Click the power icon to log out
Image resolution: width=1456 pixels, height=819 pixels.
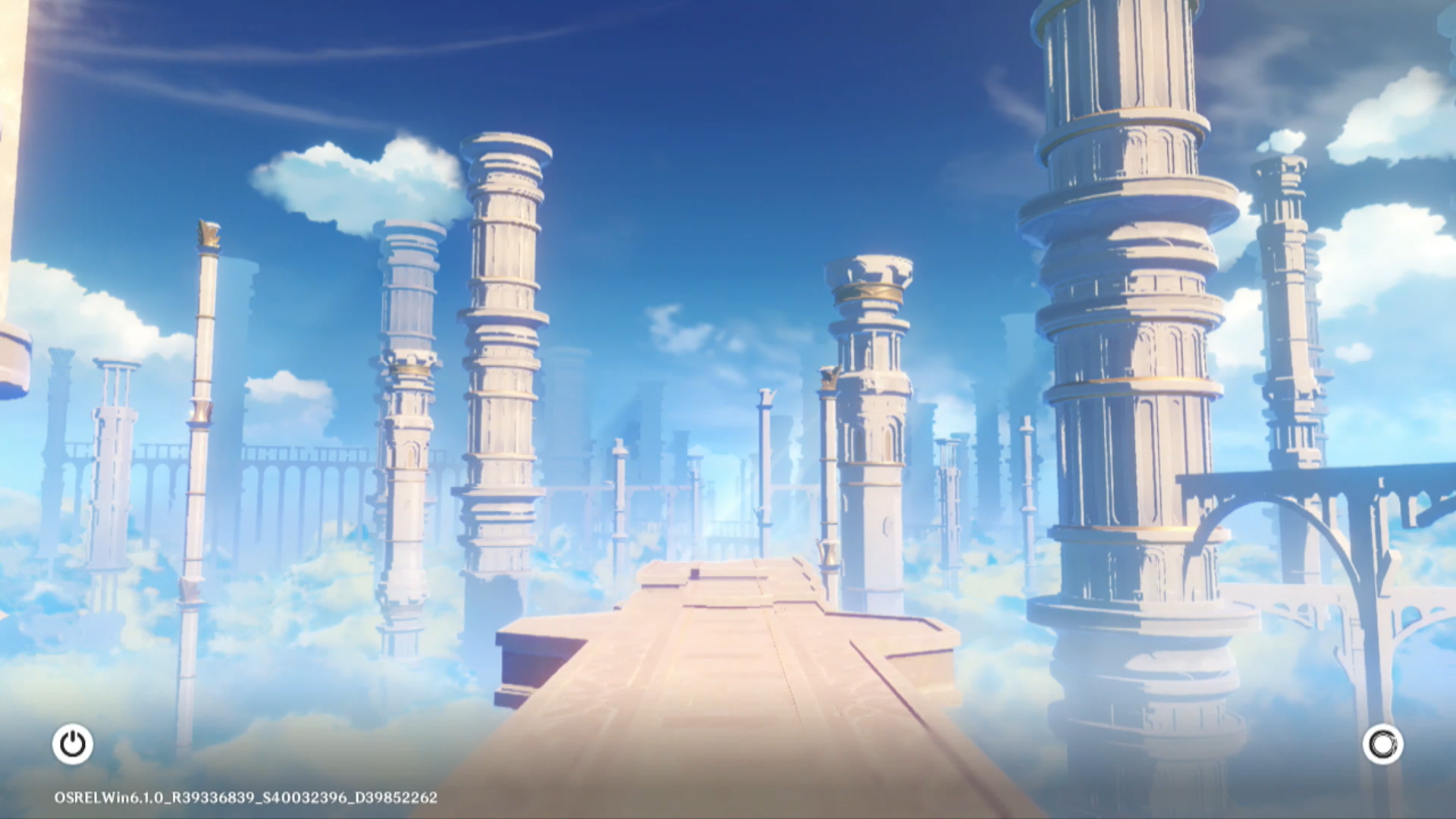coord(73,744)
